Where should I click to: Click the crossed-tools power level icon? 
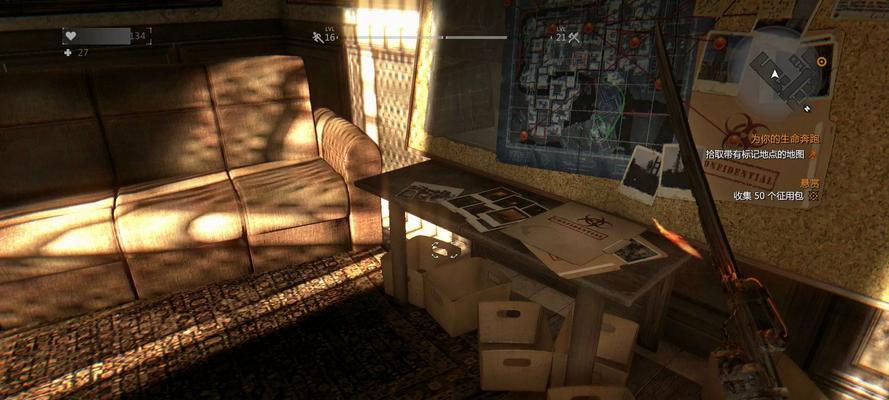574,37
